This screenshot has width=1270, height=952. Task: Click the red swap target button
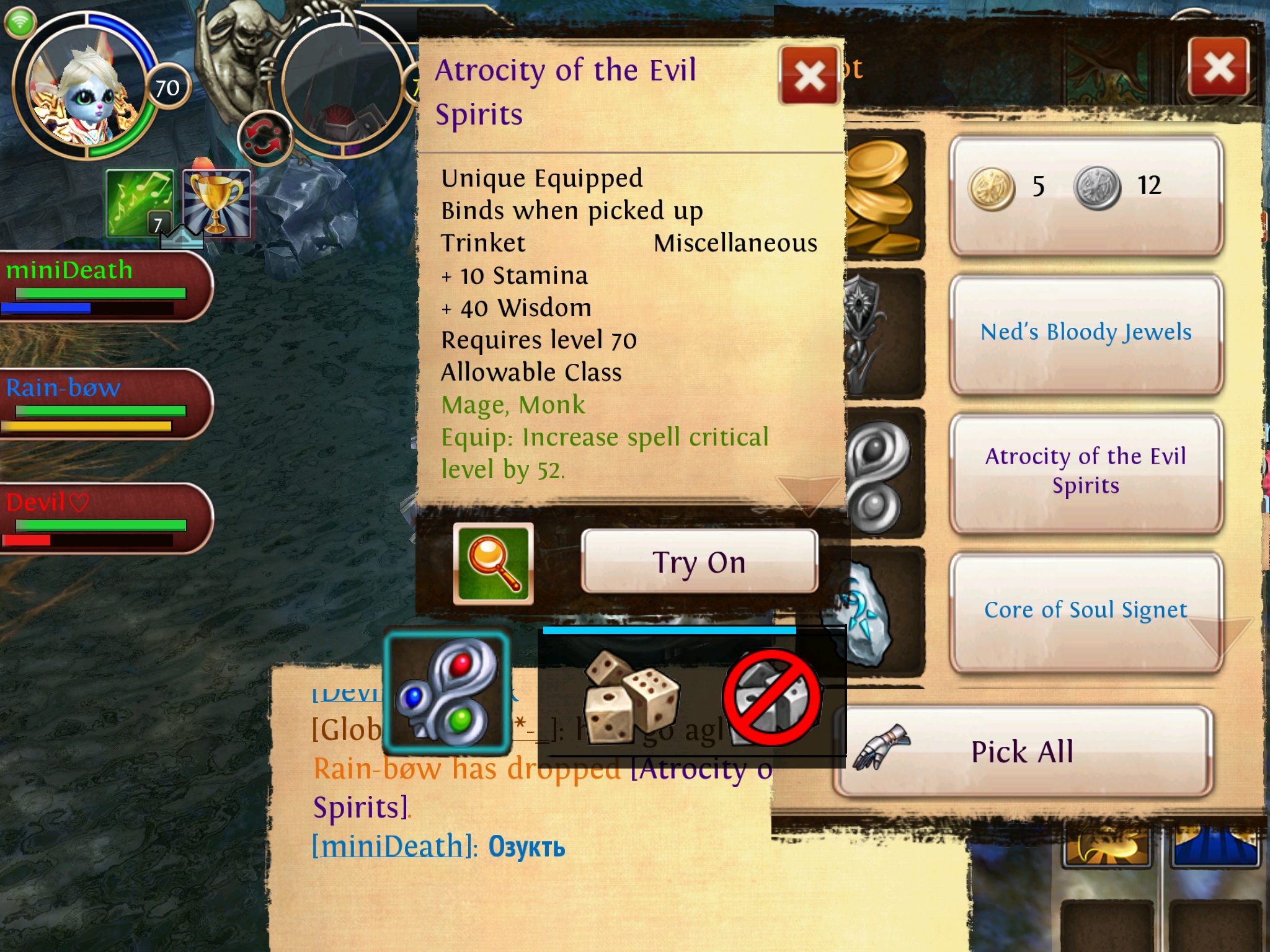click(265, 138)
